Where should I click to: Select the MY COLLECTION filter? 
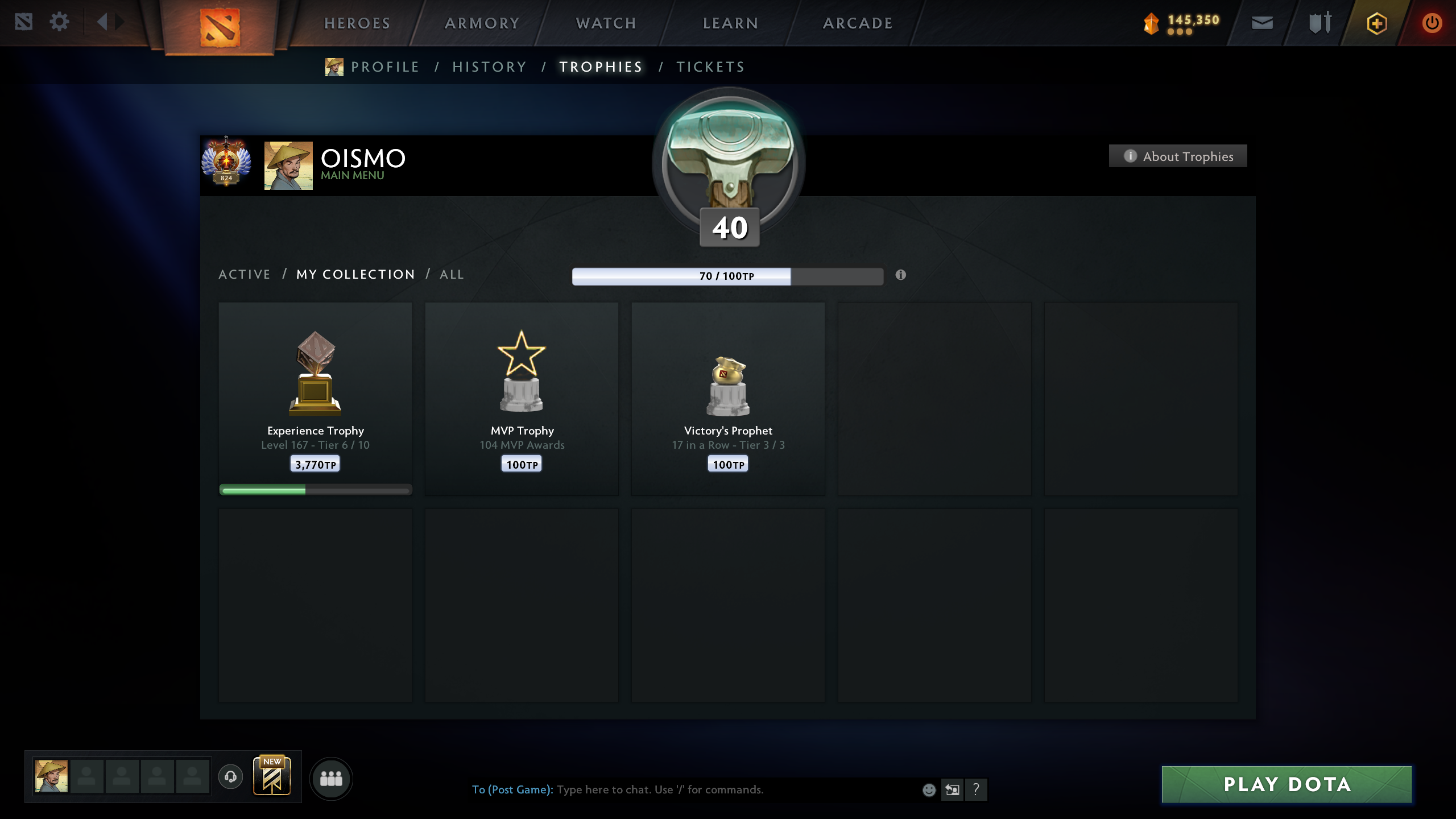pos(355,274)
